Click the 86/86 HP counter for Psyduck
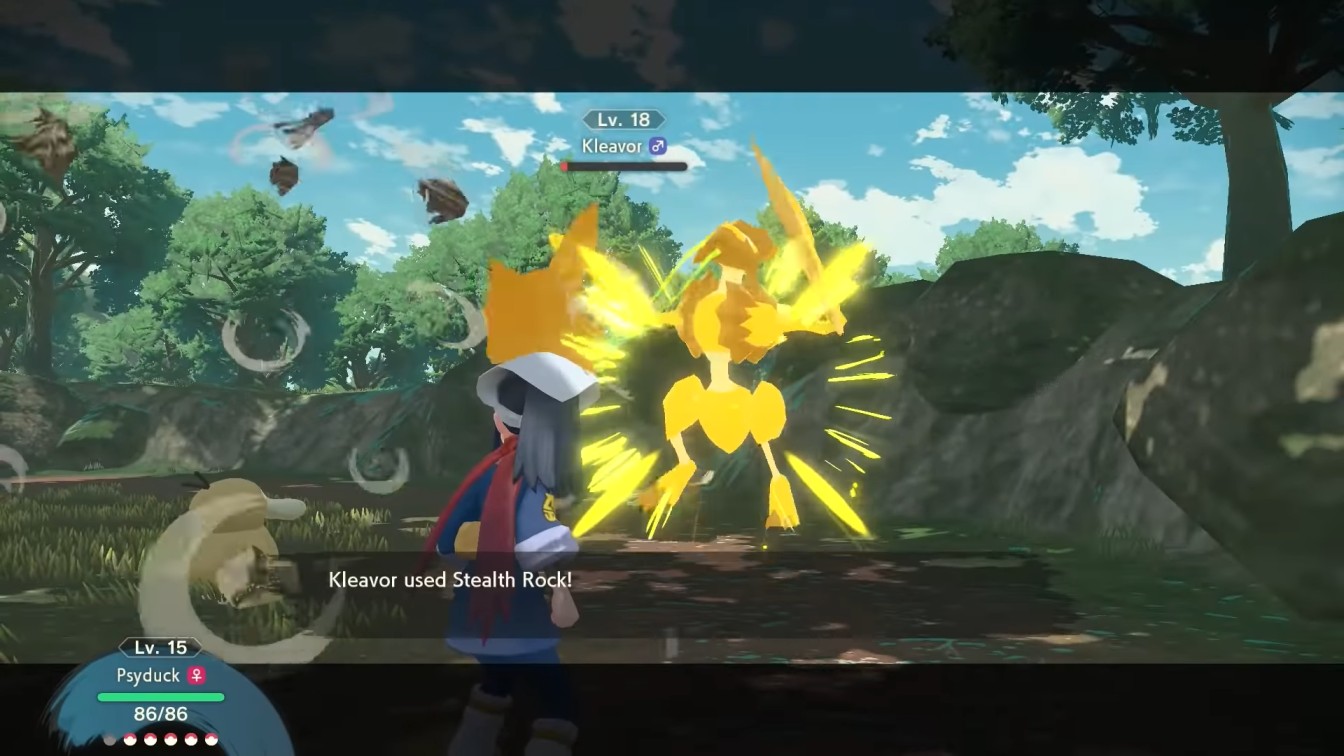 point(160,712)
